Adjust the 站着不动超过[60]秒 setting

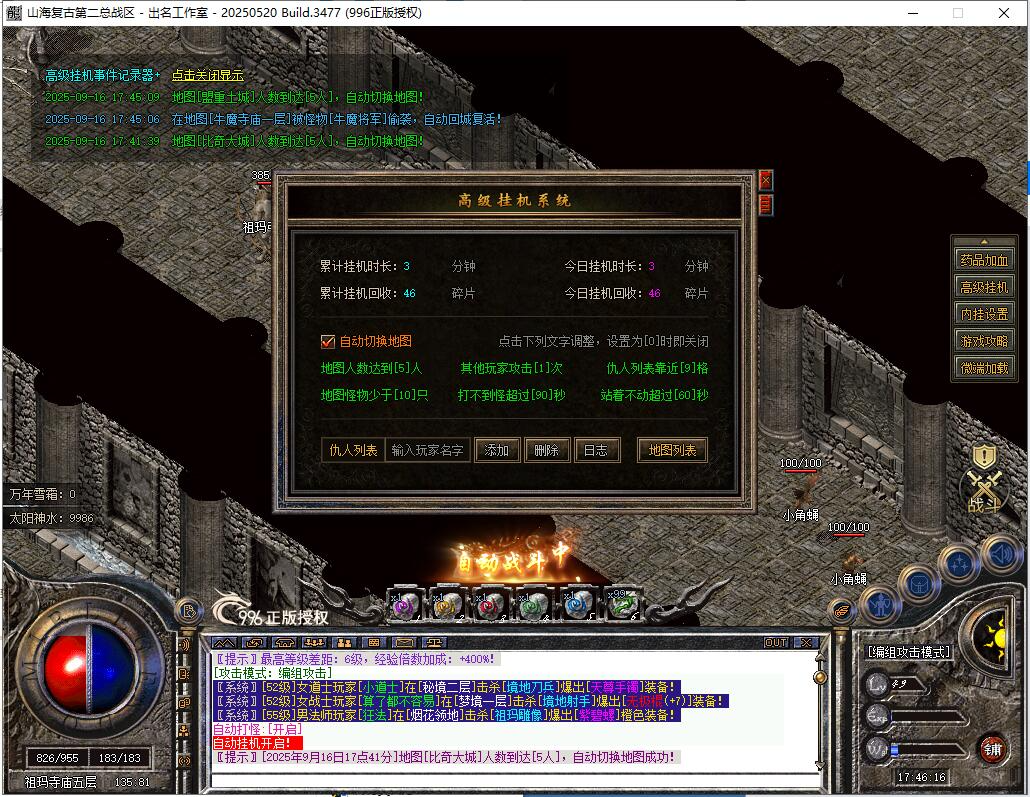pos(655,395)
